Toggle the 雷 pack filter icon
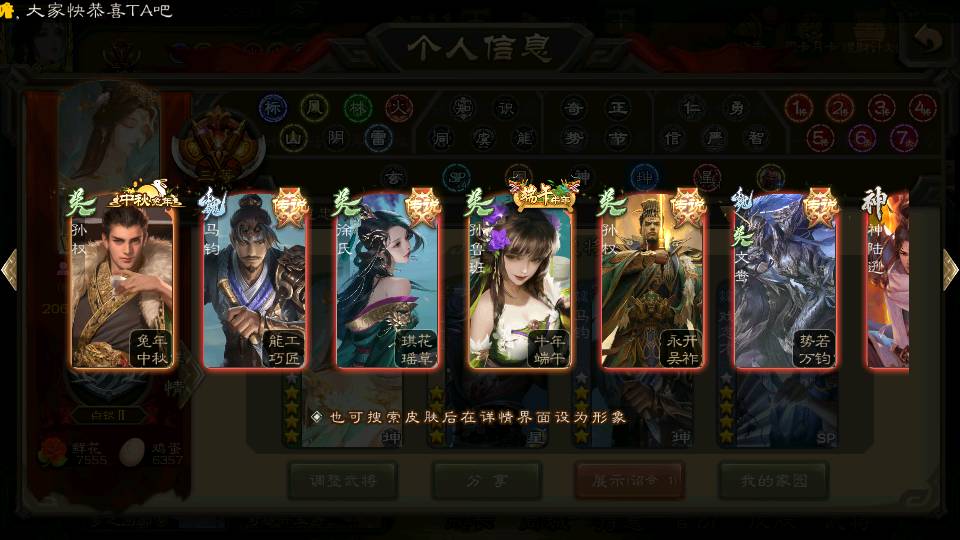The height and width of the screenshot is (540, 960). pyautogui.click(x=377, y=137)
